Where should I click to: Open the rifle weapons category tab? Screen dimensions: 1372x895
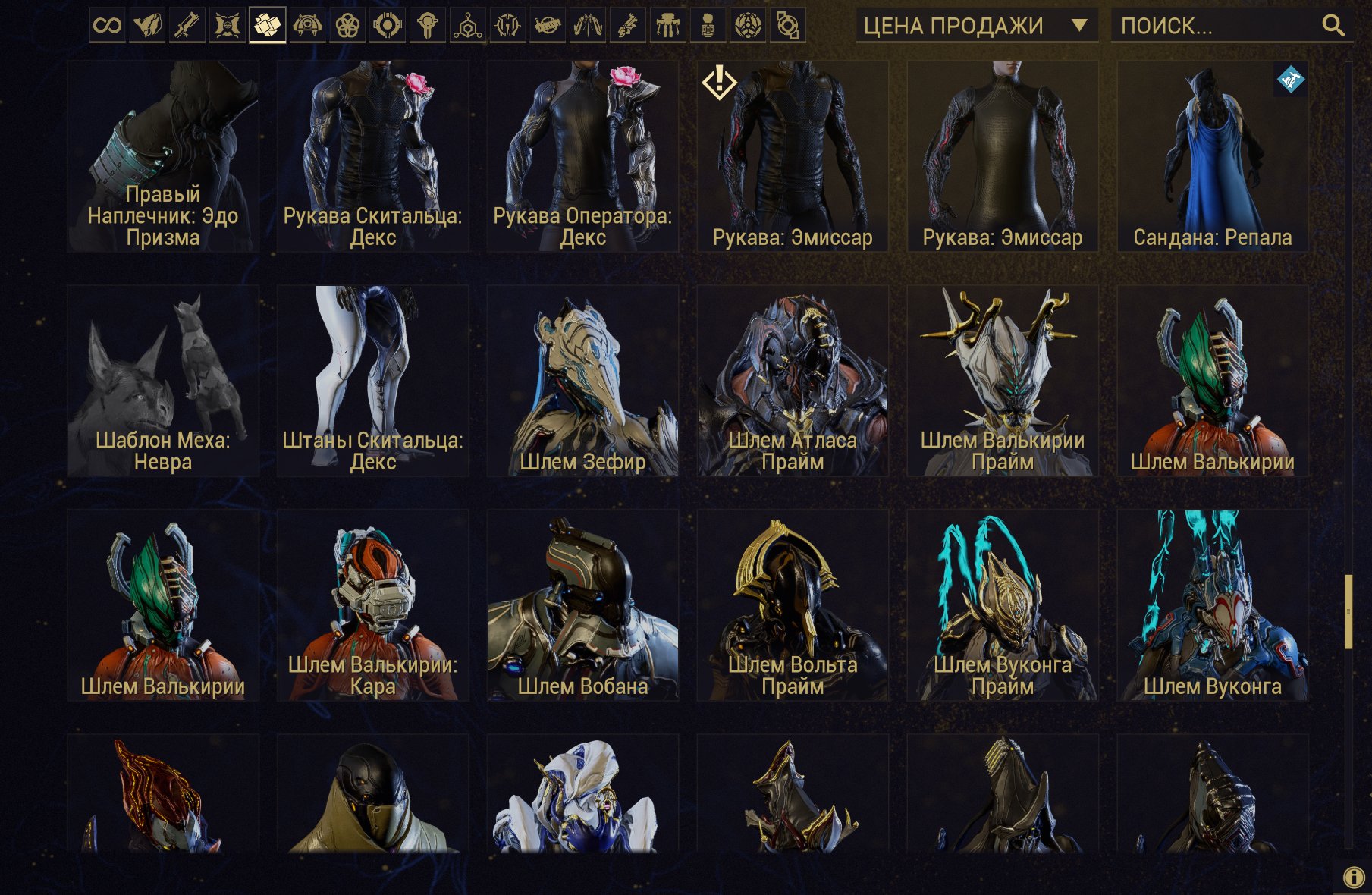coord(187,26)
